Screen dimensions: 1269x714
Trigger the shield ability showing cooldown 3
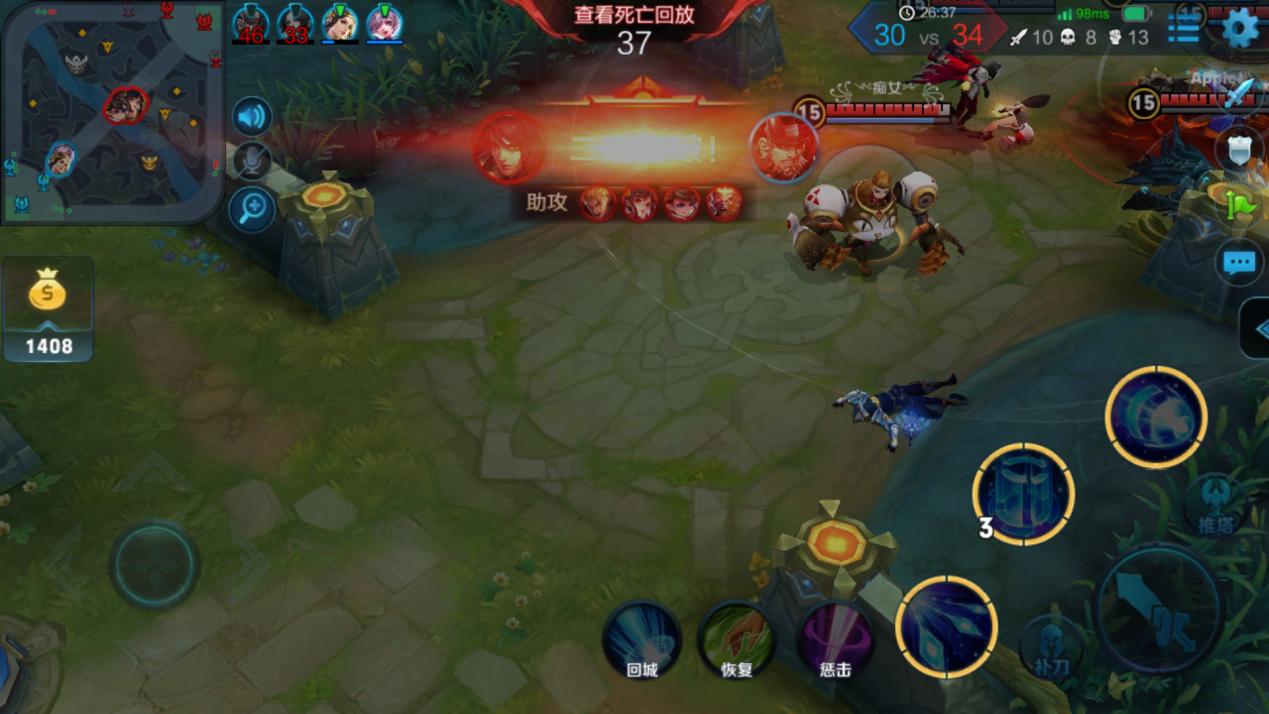tap(1023, 494)
